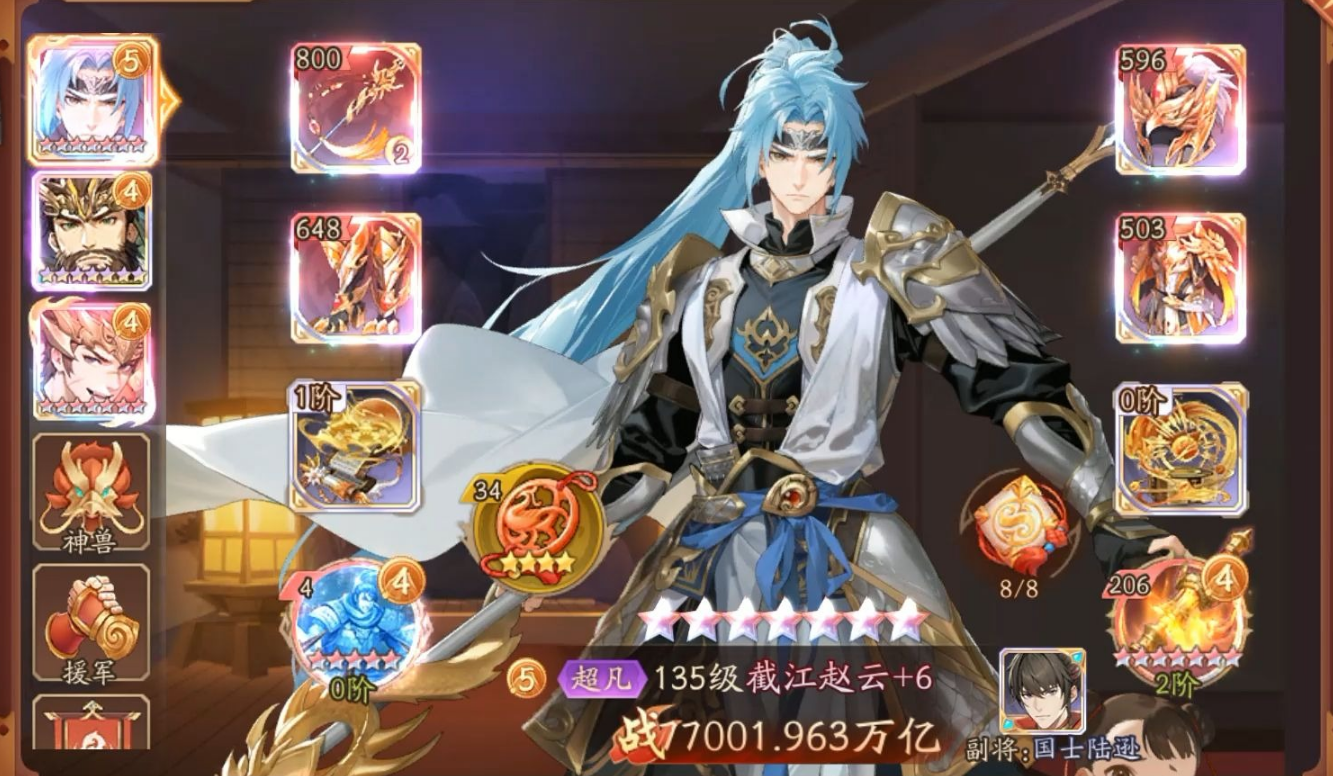Open the 神兽 Divine Beast panel
The height and width of the screenshot is (776, 1333).
pyautogui.click(x=90, y=490)
